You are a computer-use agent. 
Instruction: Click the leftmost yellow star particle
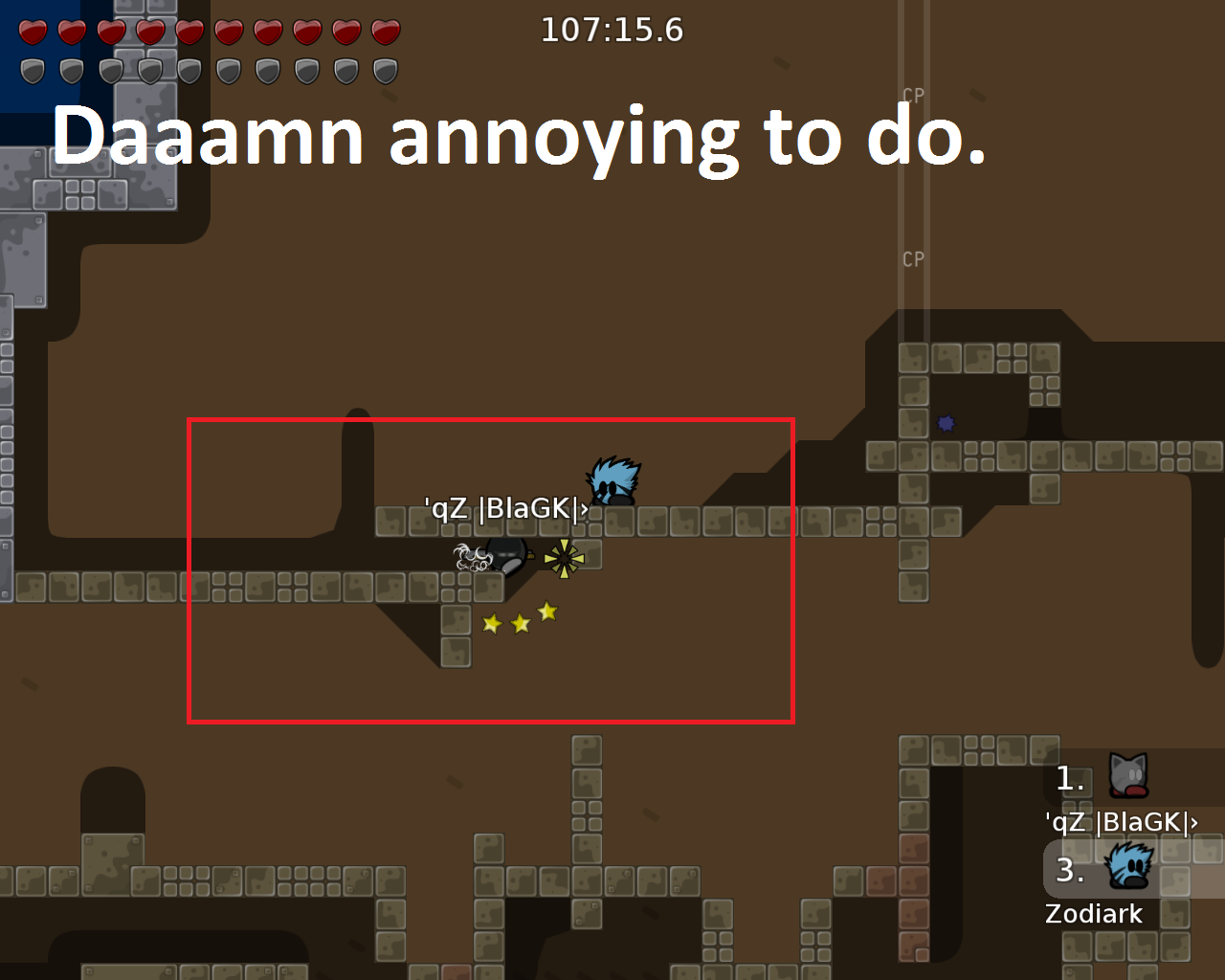click(491, 623)
